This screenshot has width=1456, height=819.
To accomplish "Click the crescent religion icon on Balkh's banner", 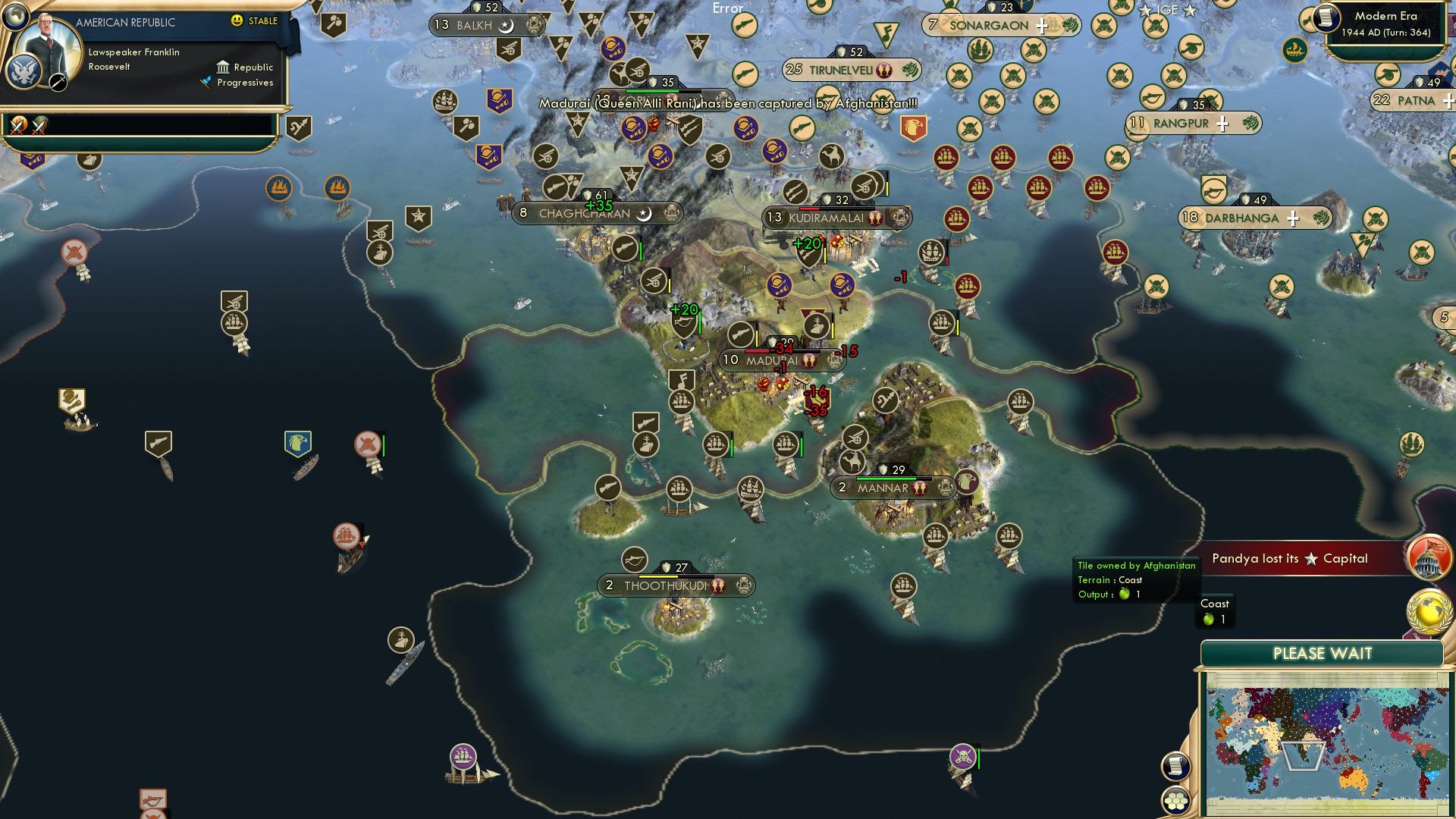I will click(x=505, y=25).
